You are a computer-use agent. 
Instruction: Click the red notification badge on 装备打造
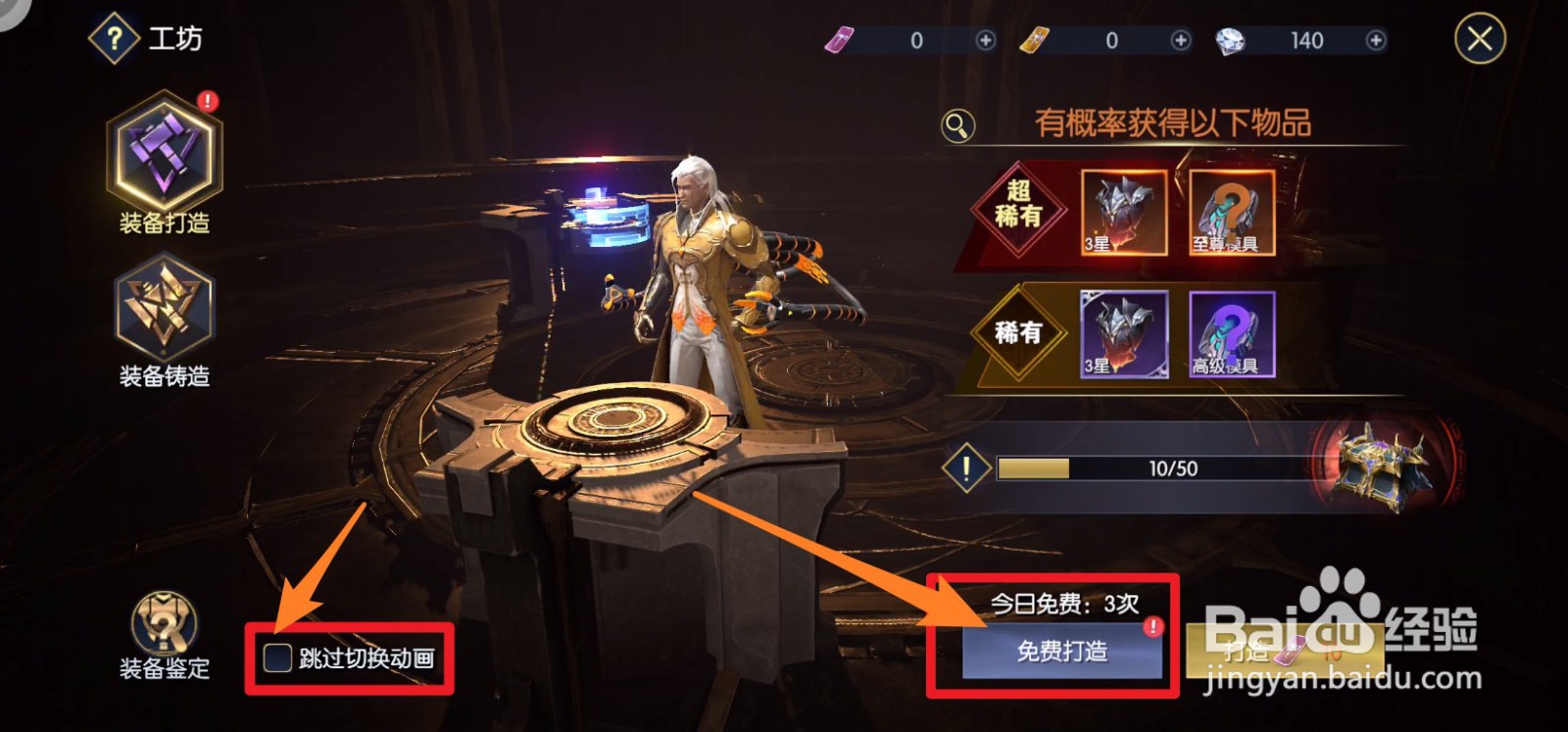[x=207, y=98]
